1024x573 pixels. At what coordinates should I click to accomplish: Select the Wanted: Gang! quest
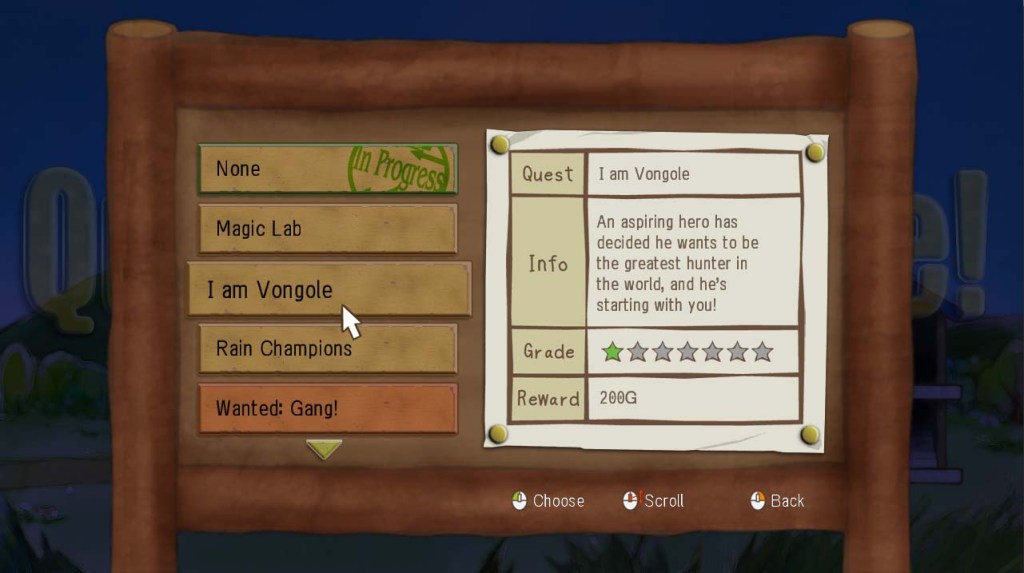coord(327,408)
